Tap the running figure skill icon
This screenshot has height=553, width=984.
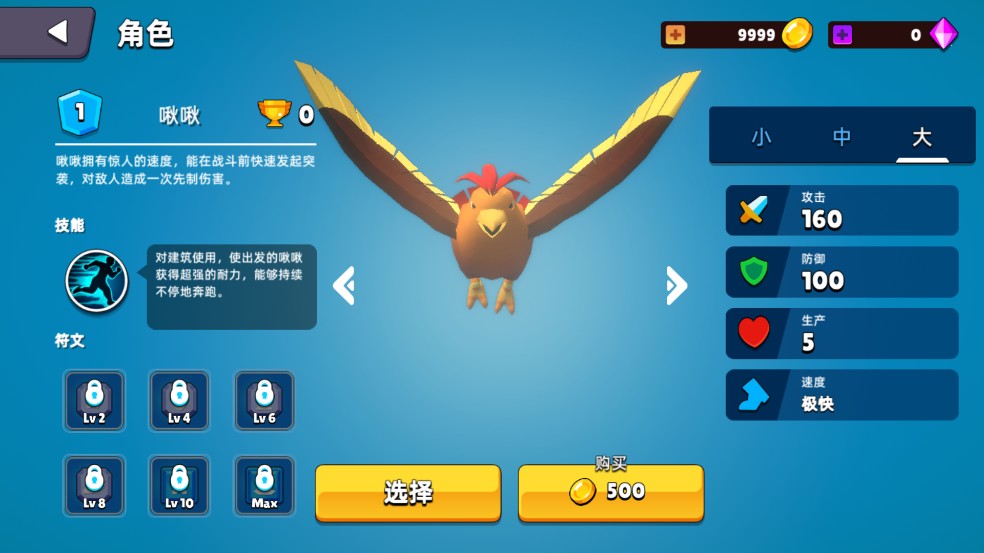tap(97, 281)
